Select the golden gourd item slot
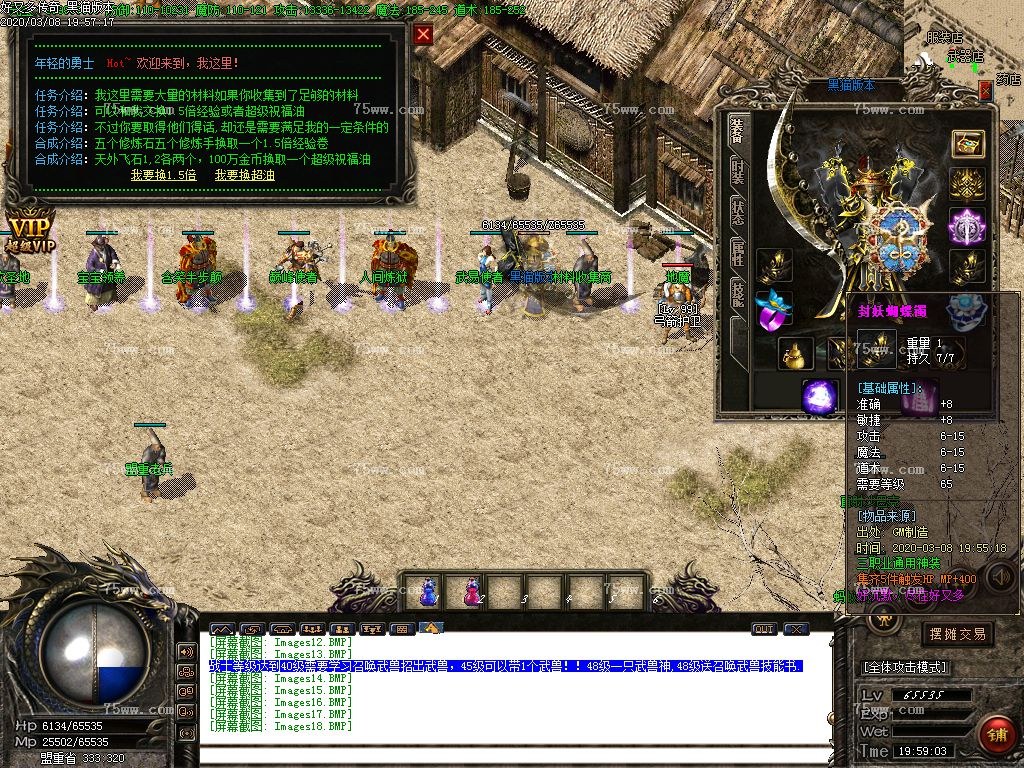 click(x=797, y=353)
